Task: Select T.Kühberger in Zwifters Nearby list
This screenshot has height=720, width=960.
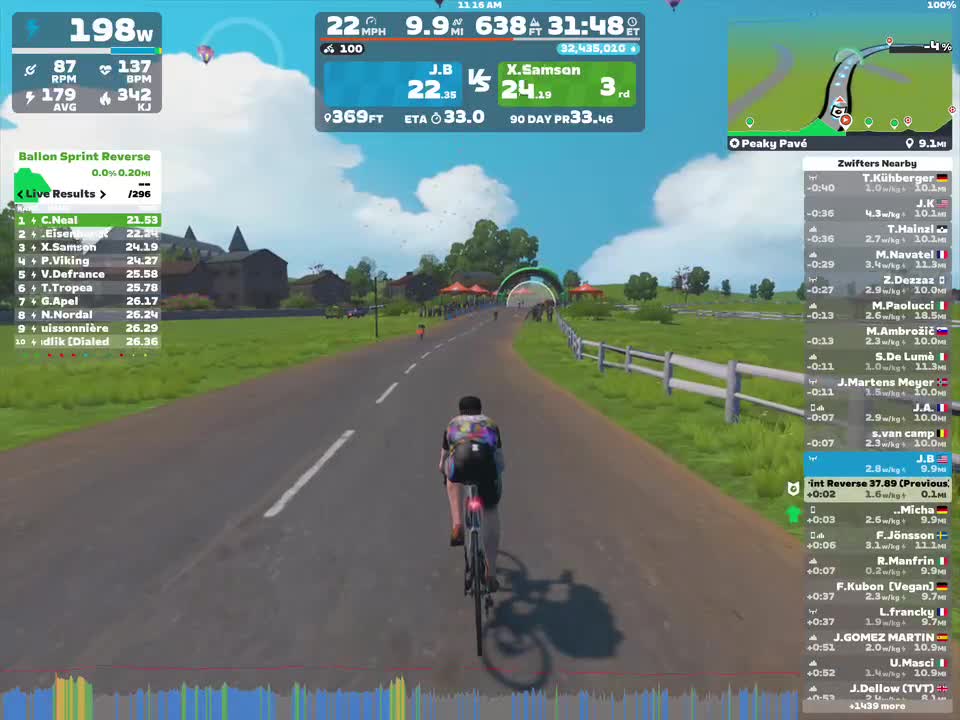Action: (877, 183)
